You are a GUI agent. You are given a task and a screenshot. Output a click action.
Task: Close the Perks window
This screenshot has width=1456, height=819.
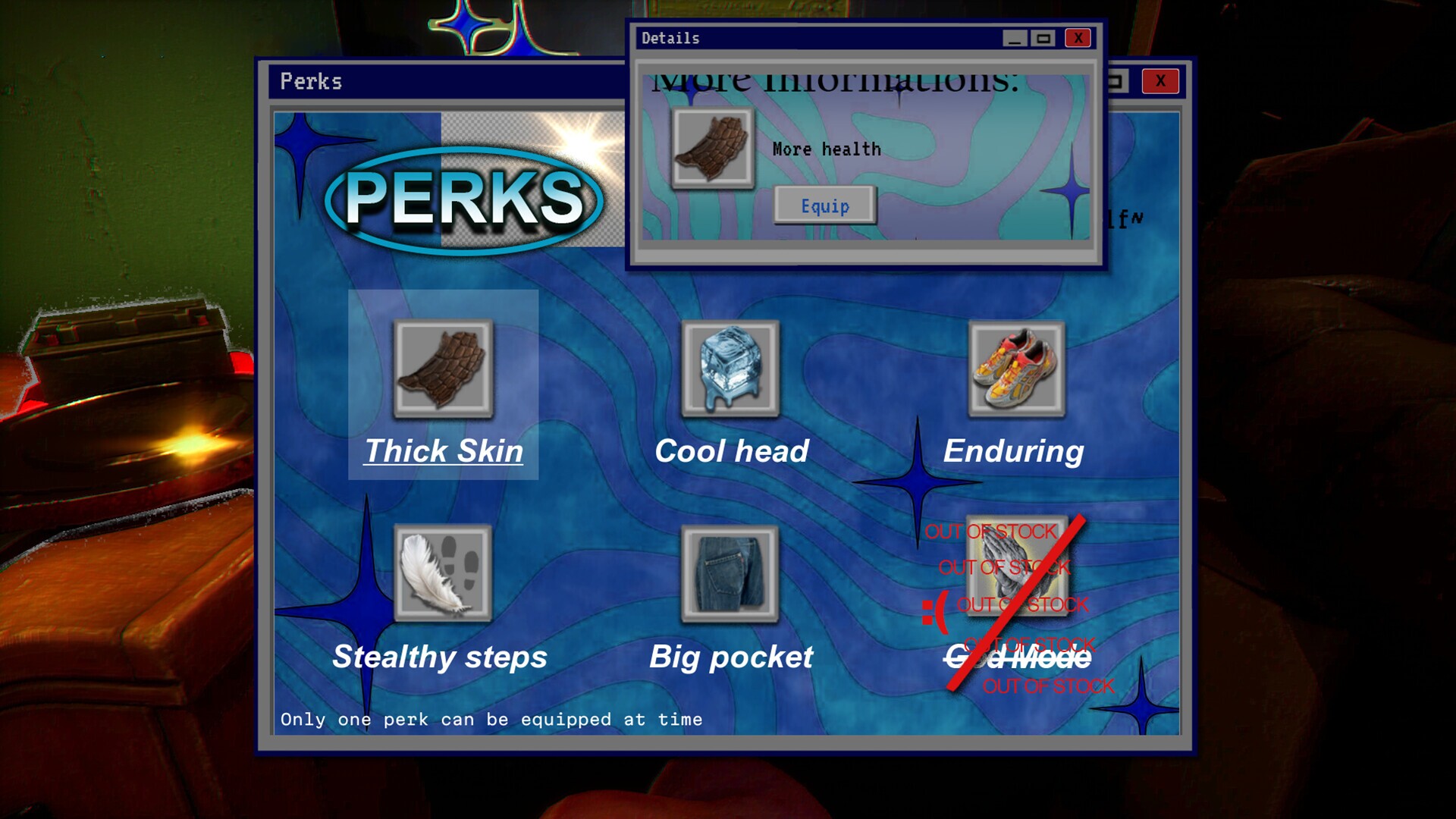[1159, 81]
